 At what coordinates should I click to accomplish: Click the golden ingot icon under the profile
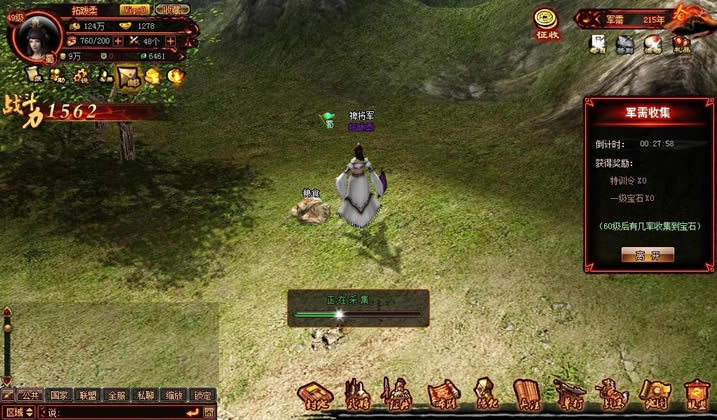[153, 76]
